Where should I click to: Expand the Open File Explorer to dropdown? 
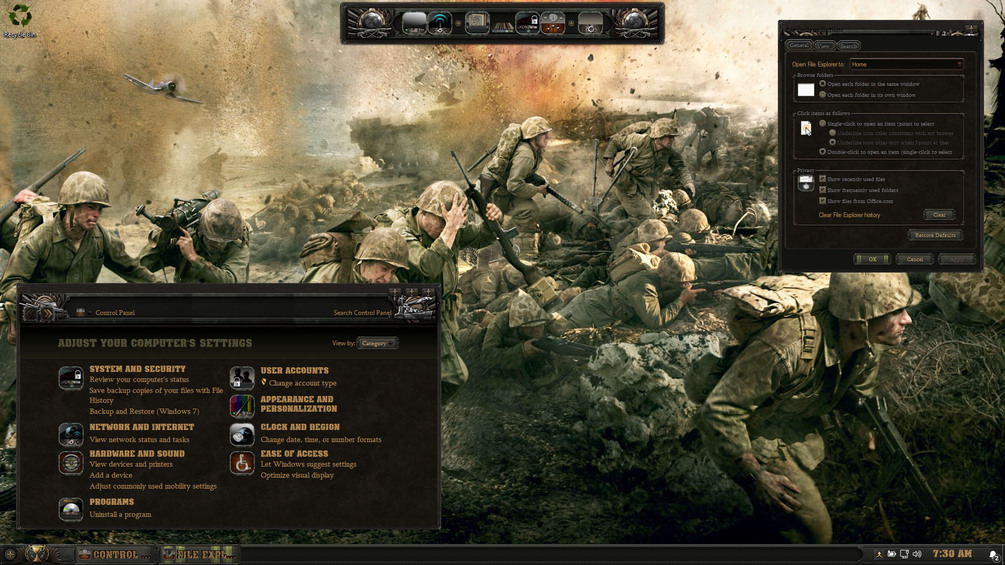pyautogui.click(x=905, y=64)
